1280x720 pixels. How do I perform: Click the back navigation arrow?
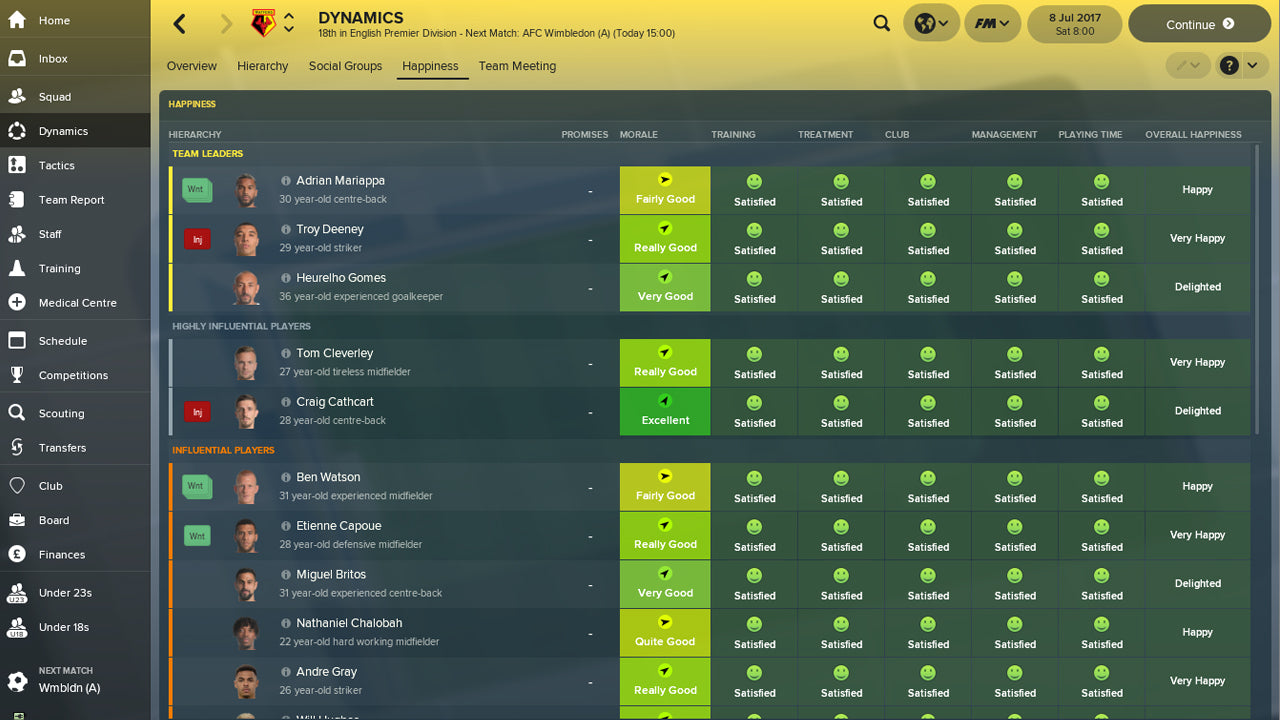coord(178,22)
